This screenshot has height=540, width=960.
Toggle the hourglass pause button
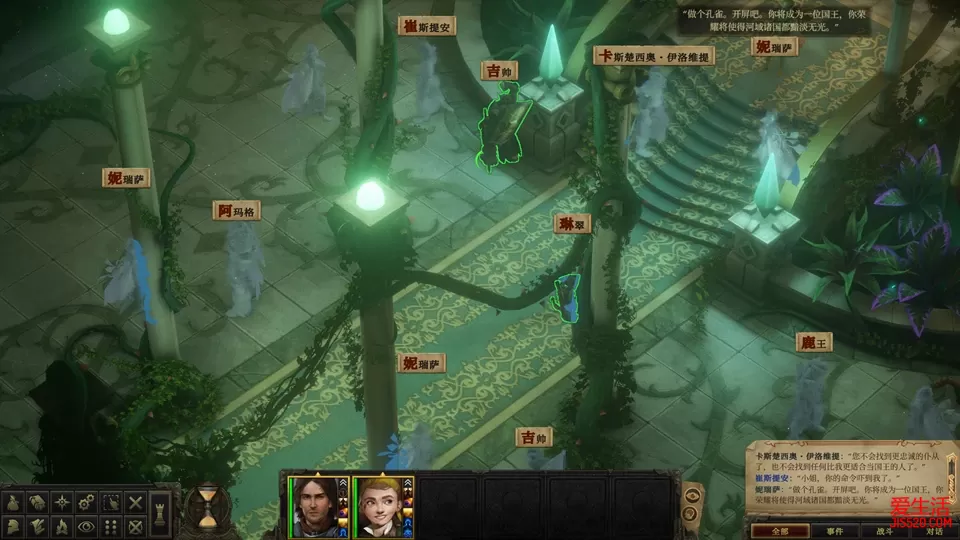point(207,507)
